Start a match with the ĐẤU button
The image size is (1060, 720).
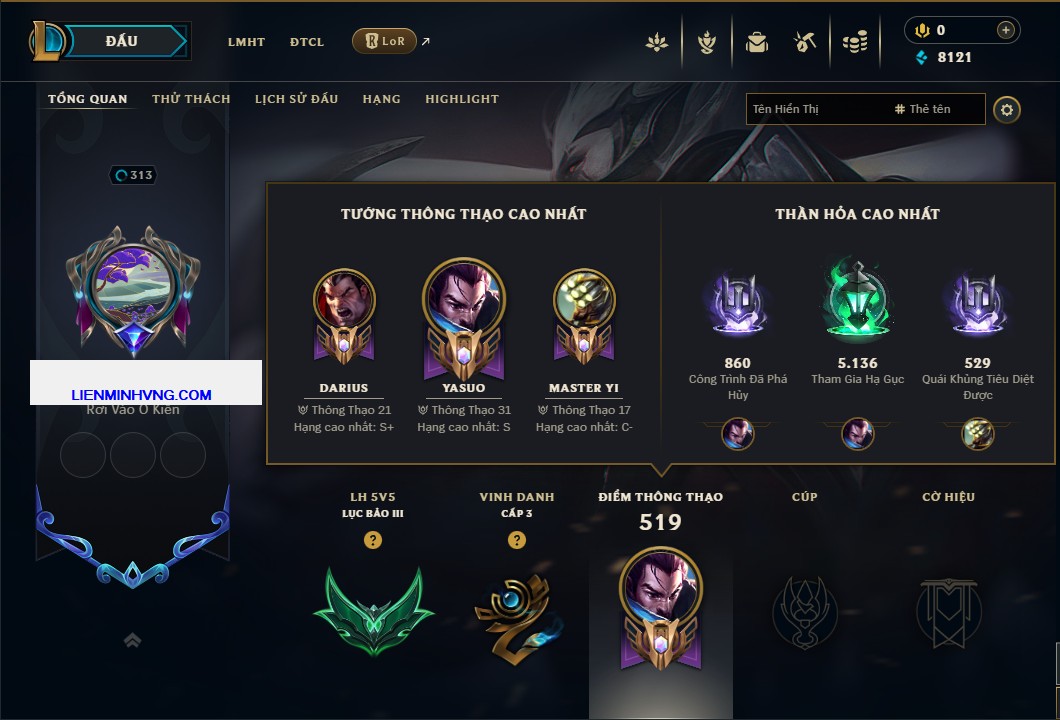pos(122,41)
